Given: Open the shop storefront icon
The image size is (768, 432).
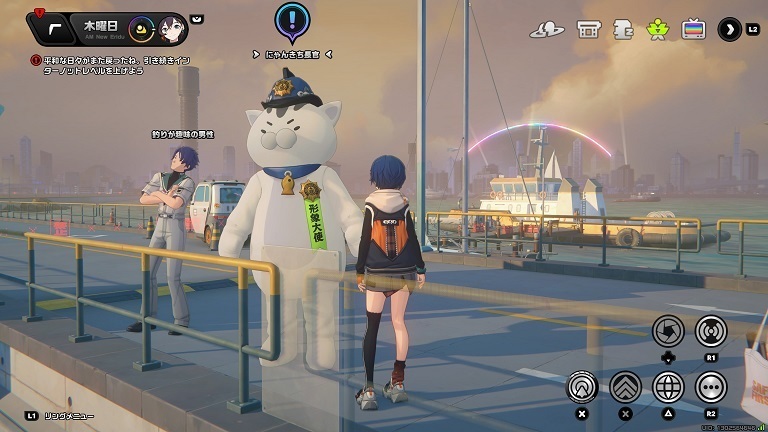Looking at the screenshot, I should [588, 29].
